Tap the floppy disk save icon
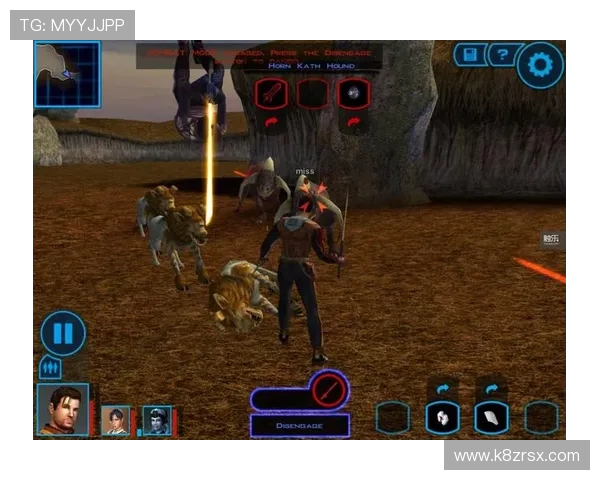600x480 pixels. tap(468, 55)
